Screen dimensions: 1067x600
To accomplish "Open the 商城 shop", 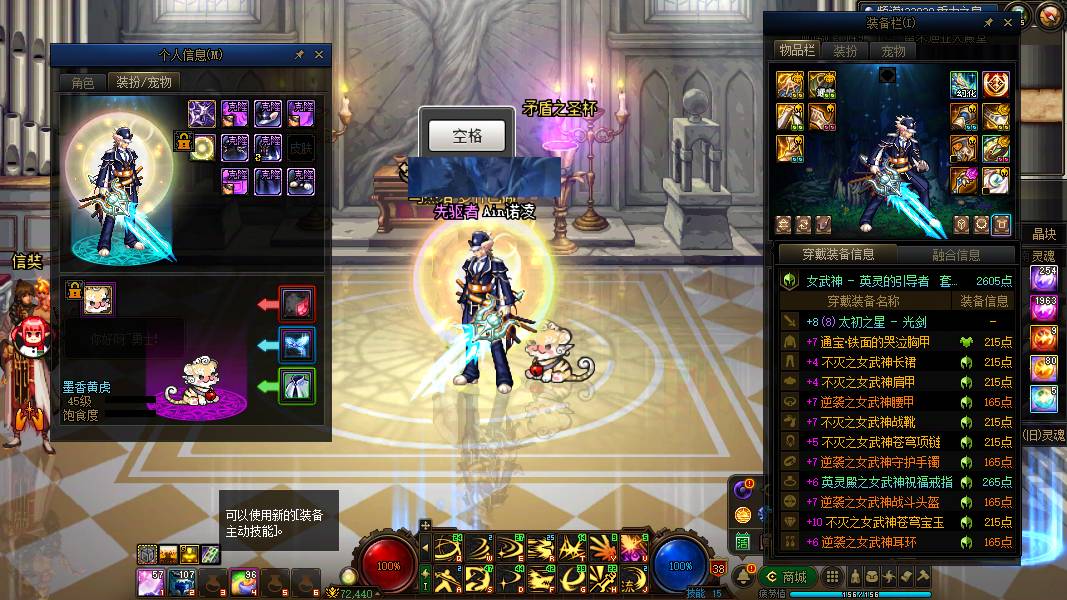I will (787, 577).
